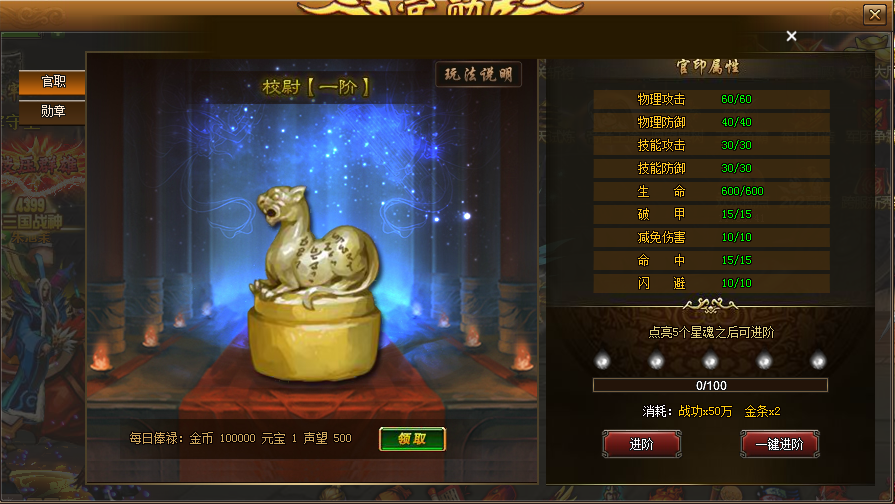Claim daily salary with 领取 button
895x504 pixels.
(x=412, y=439)
